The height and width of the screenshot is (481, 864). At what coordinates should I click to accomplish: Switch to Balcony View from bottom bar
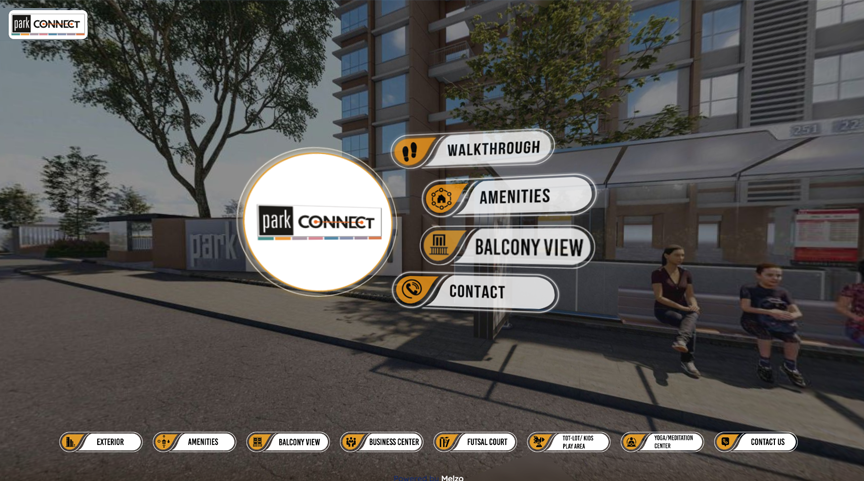pos(288,442)
